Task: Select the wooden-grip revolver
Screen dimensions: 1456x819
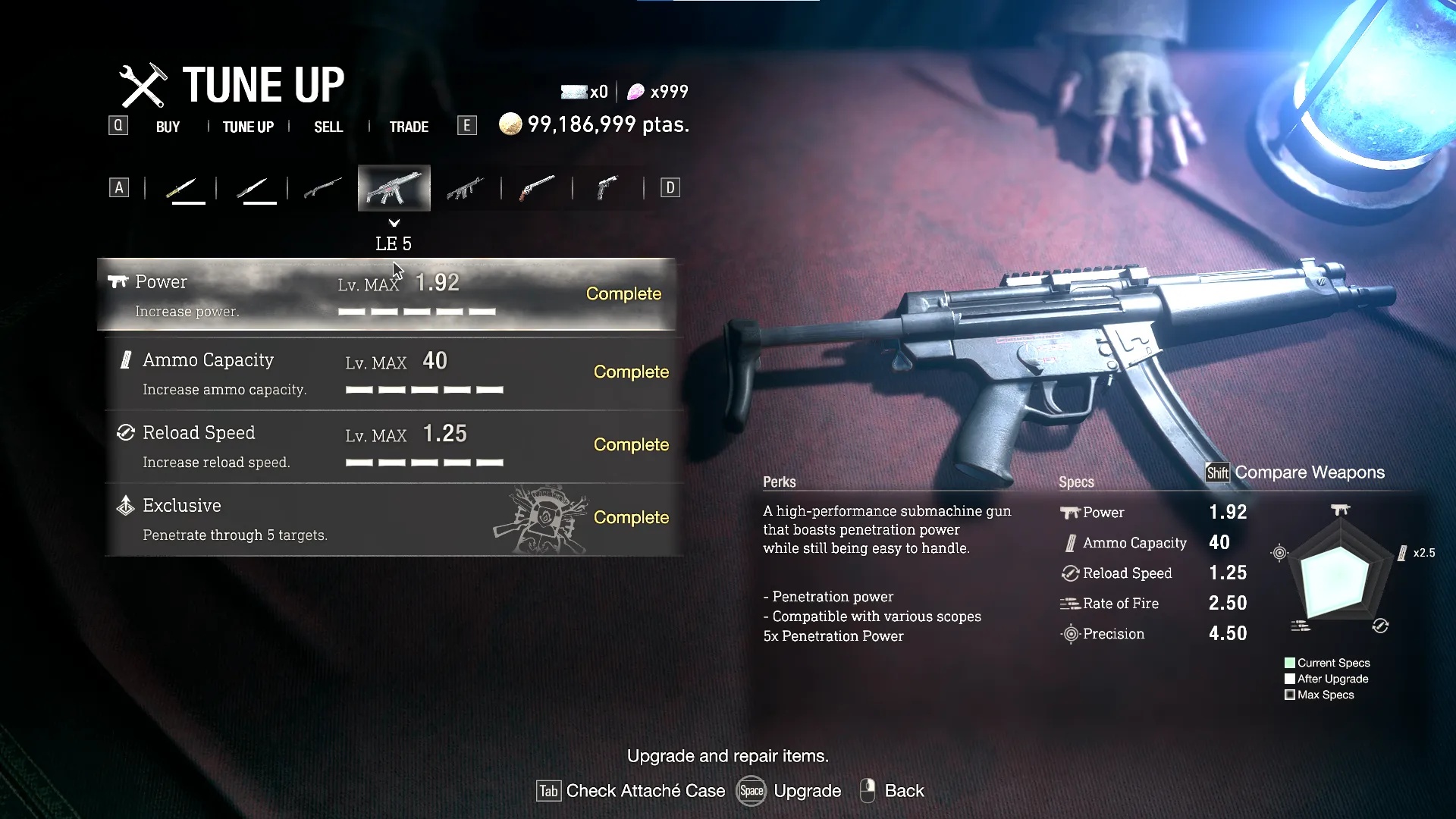Action: (x=536, y=188)
